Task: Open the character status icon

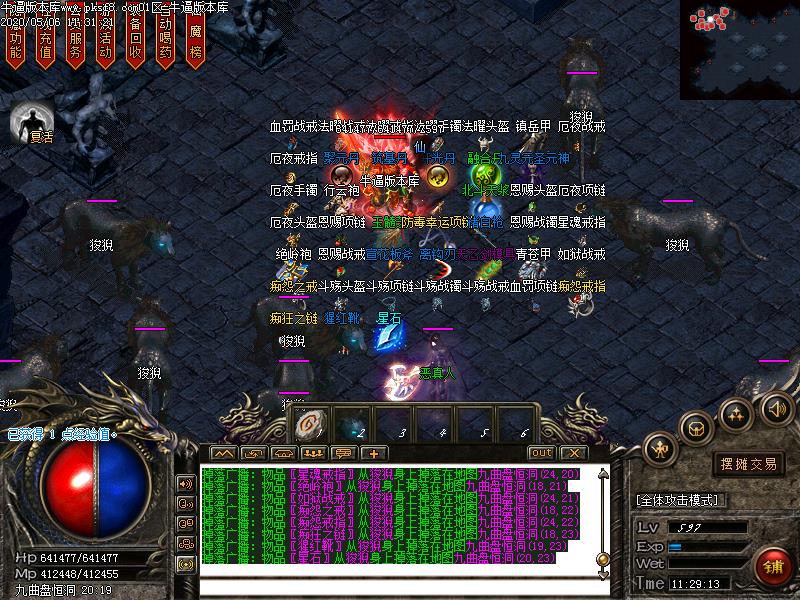Action: point(660,449)
